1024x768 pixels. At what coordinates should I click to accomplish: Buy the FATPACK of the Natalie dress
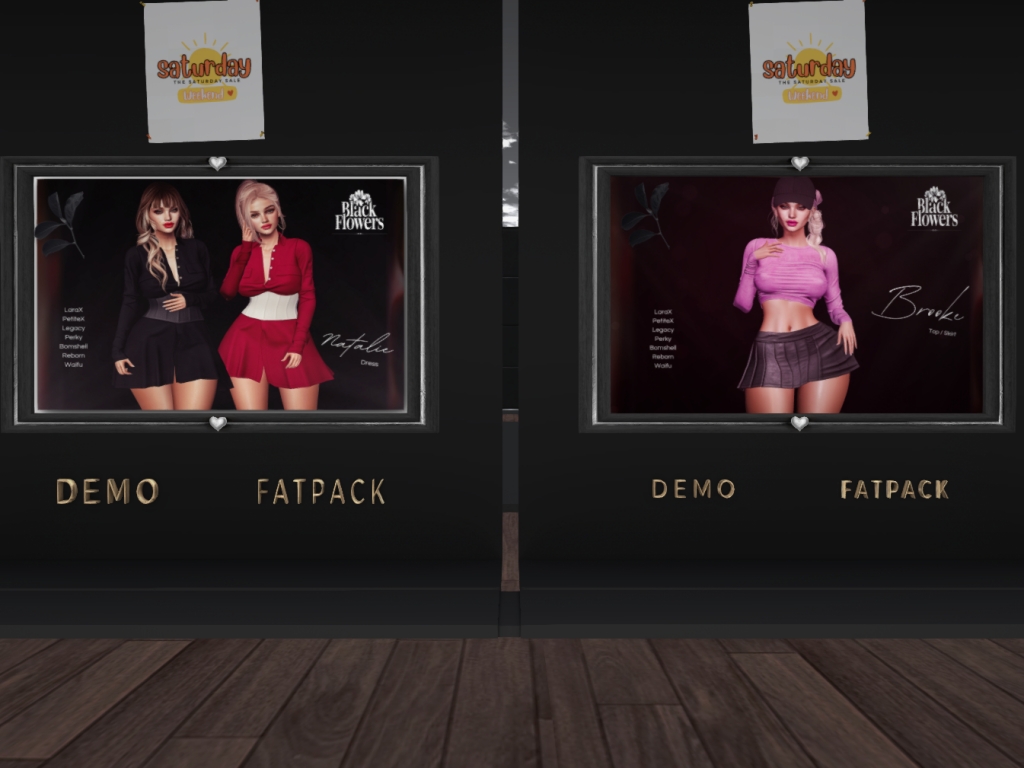point(320,491)
